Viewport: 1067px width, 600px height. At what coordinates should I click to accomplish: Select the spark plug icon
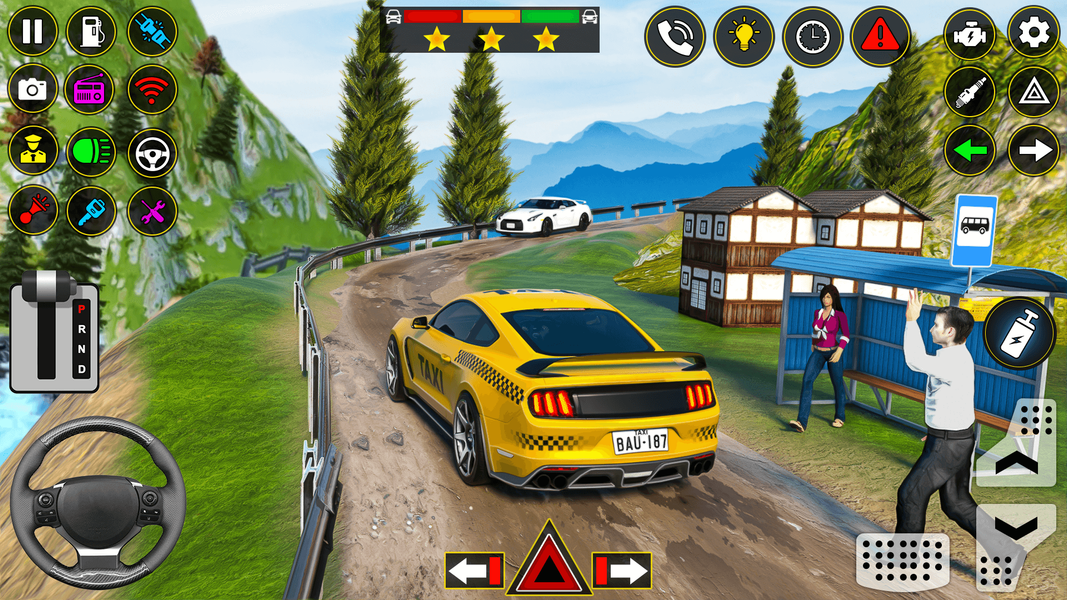970,92
